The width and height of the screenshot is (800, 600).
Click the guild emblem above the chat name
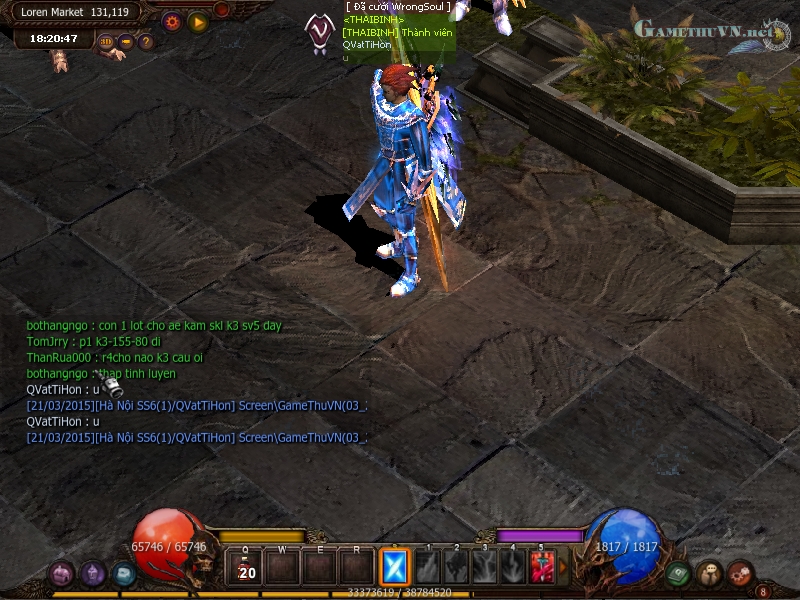(320, 30)
